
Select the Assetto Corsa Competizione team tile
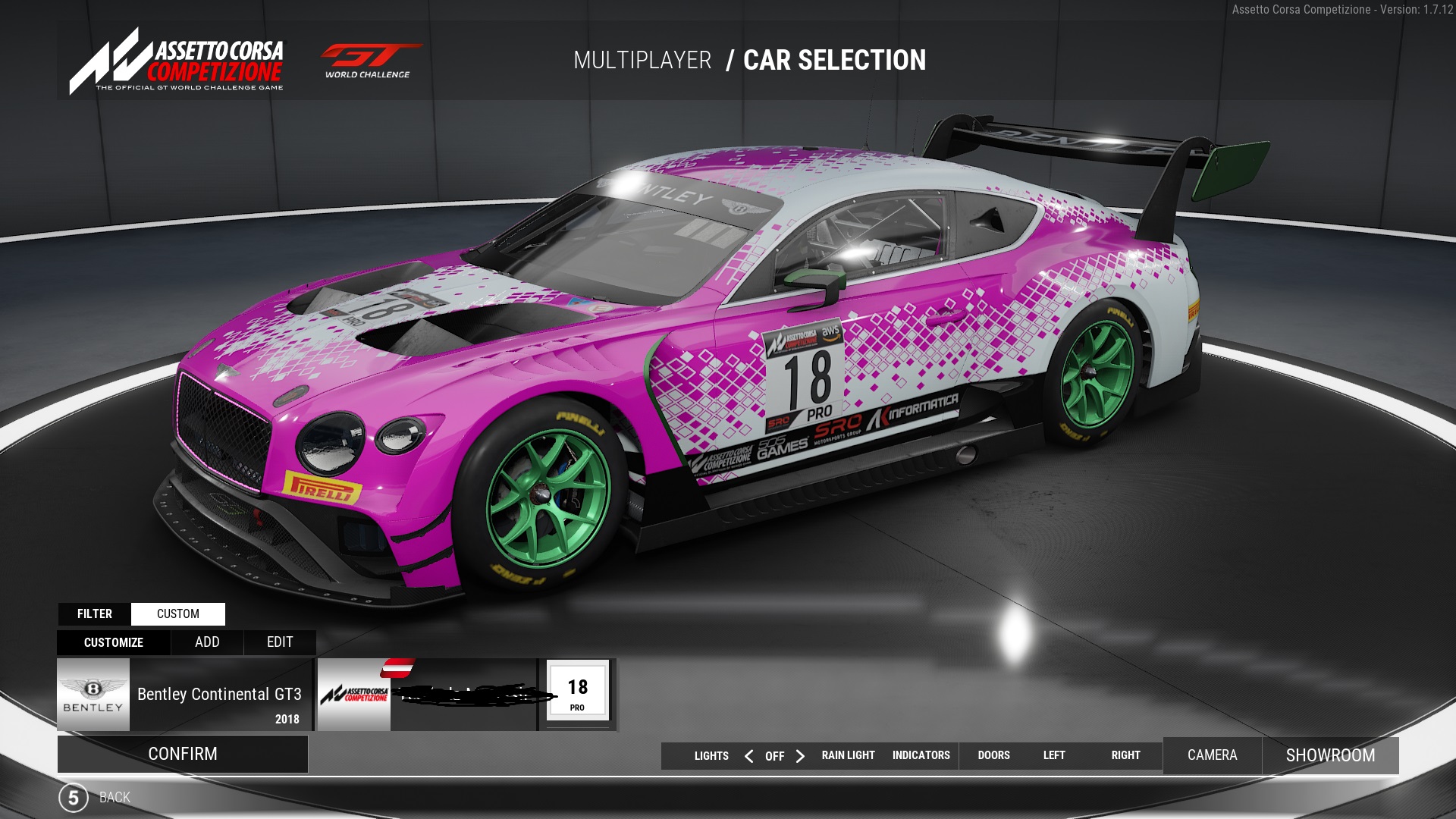[x=427, y=695]
